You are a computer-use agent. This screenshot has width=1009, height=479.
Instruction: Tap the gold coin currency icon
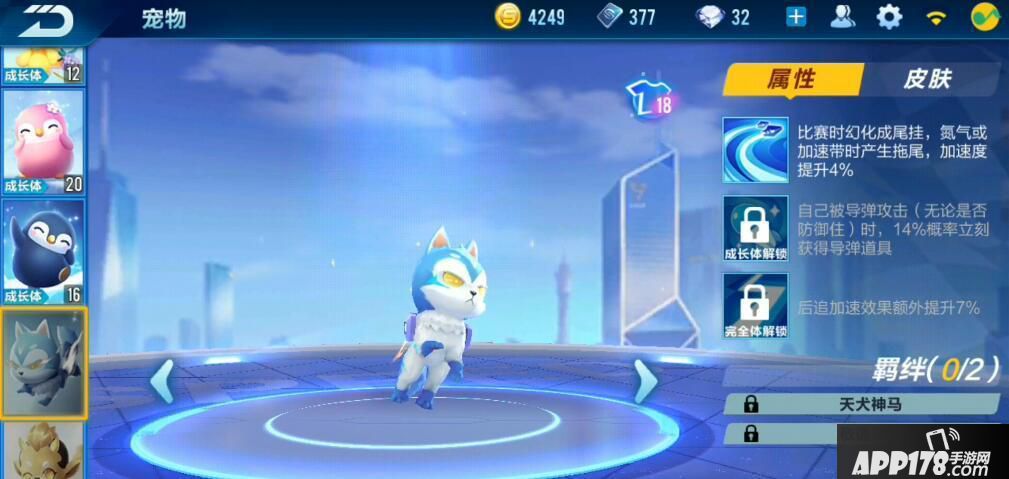pyautogui.click(x=509, y=17)
